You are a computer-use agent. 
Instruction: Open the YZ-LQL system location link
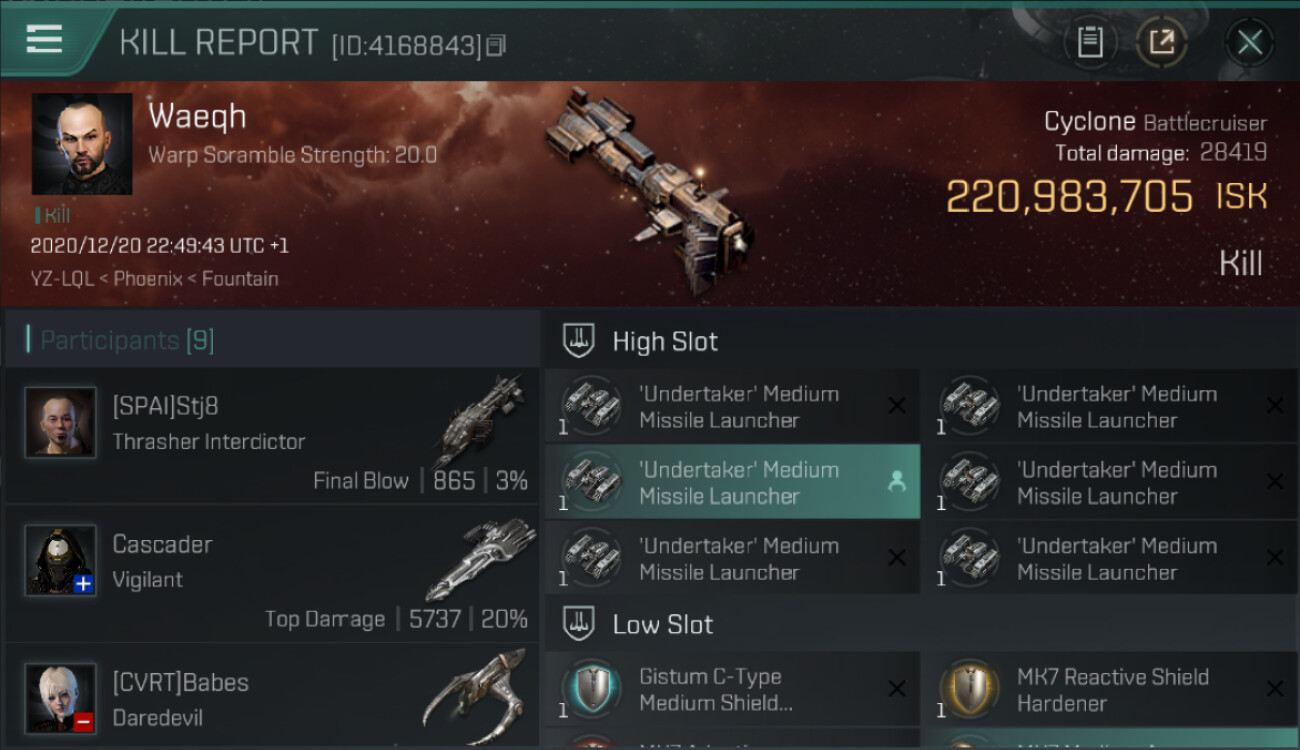[64, 279]
